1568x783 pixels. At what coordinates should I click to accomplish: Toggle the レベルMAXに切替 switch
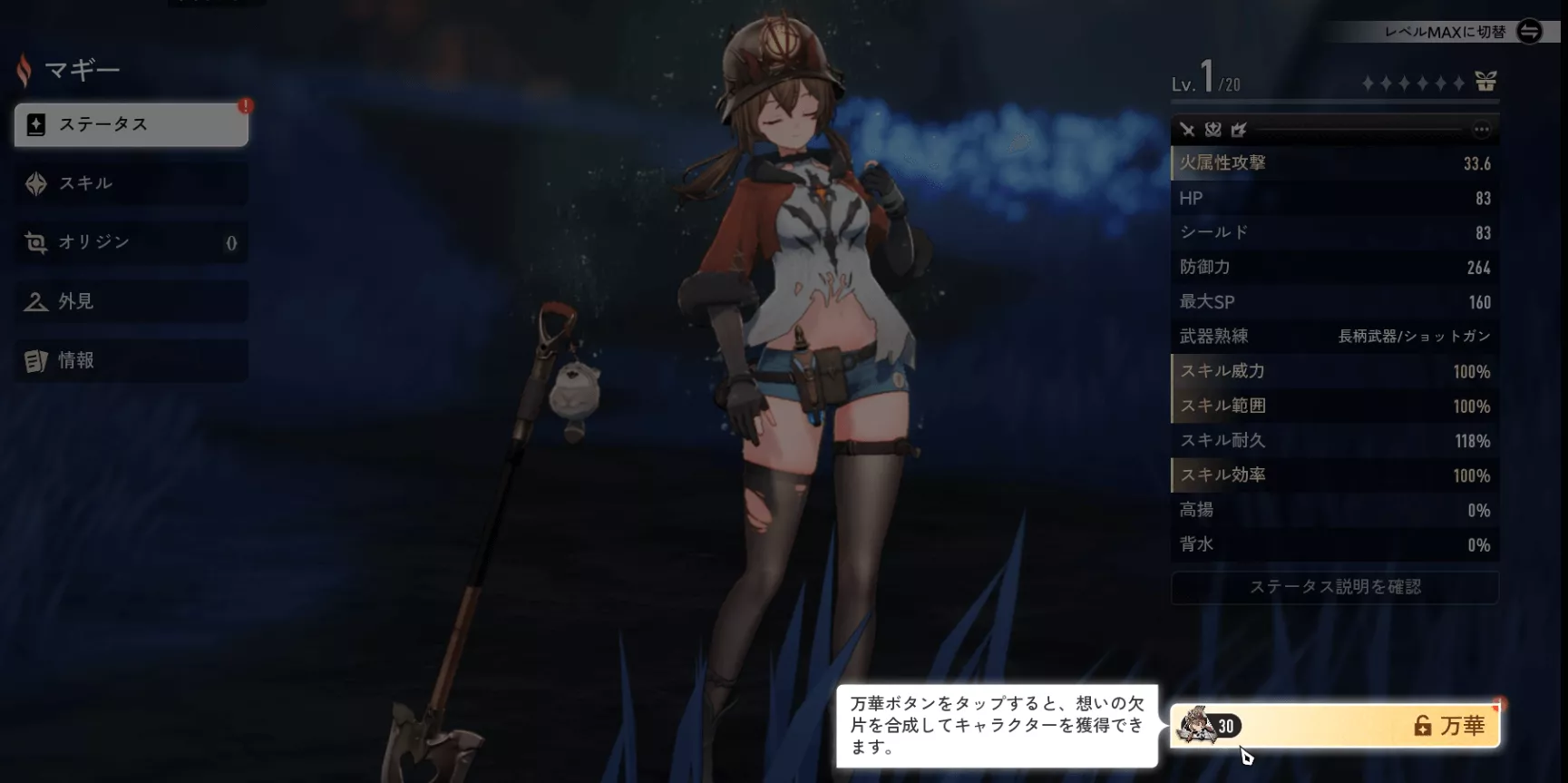(1529, 33)
